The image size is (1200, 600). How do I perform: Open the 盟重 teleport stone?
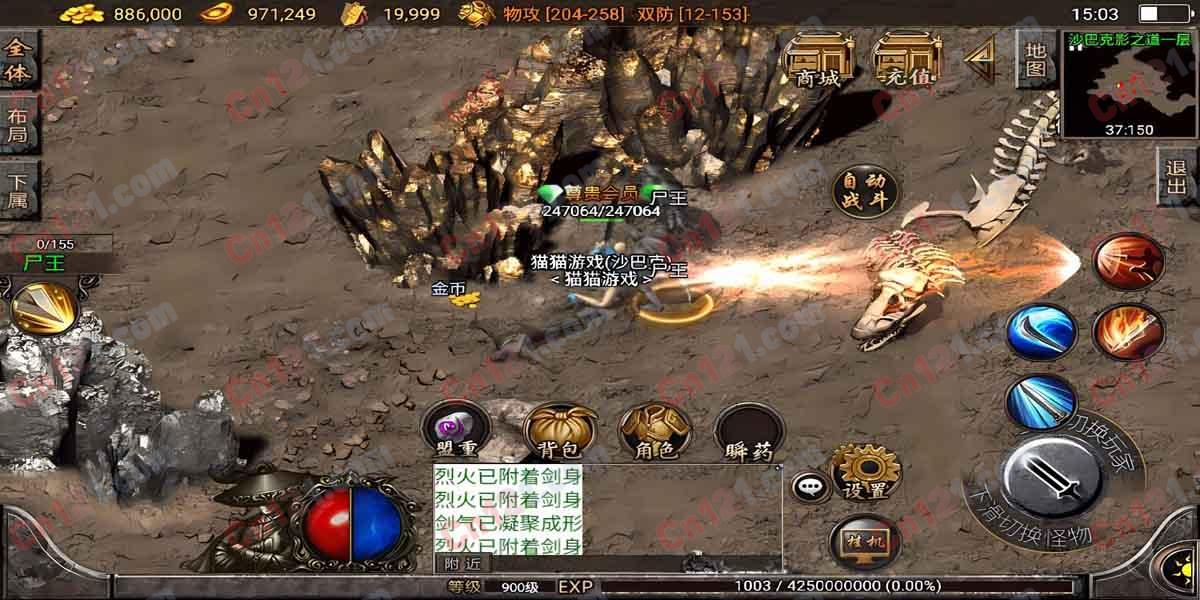click(457, 434)
